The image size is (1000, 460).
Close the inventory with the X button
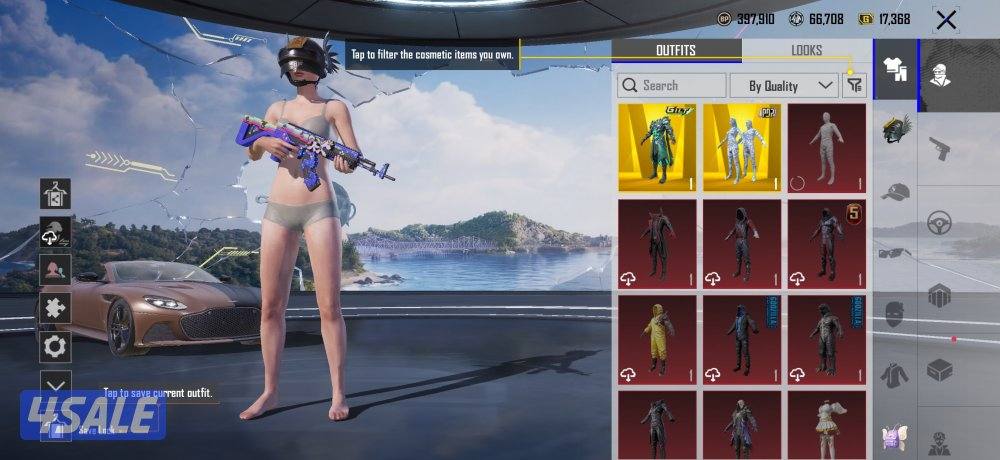[945, 19]
